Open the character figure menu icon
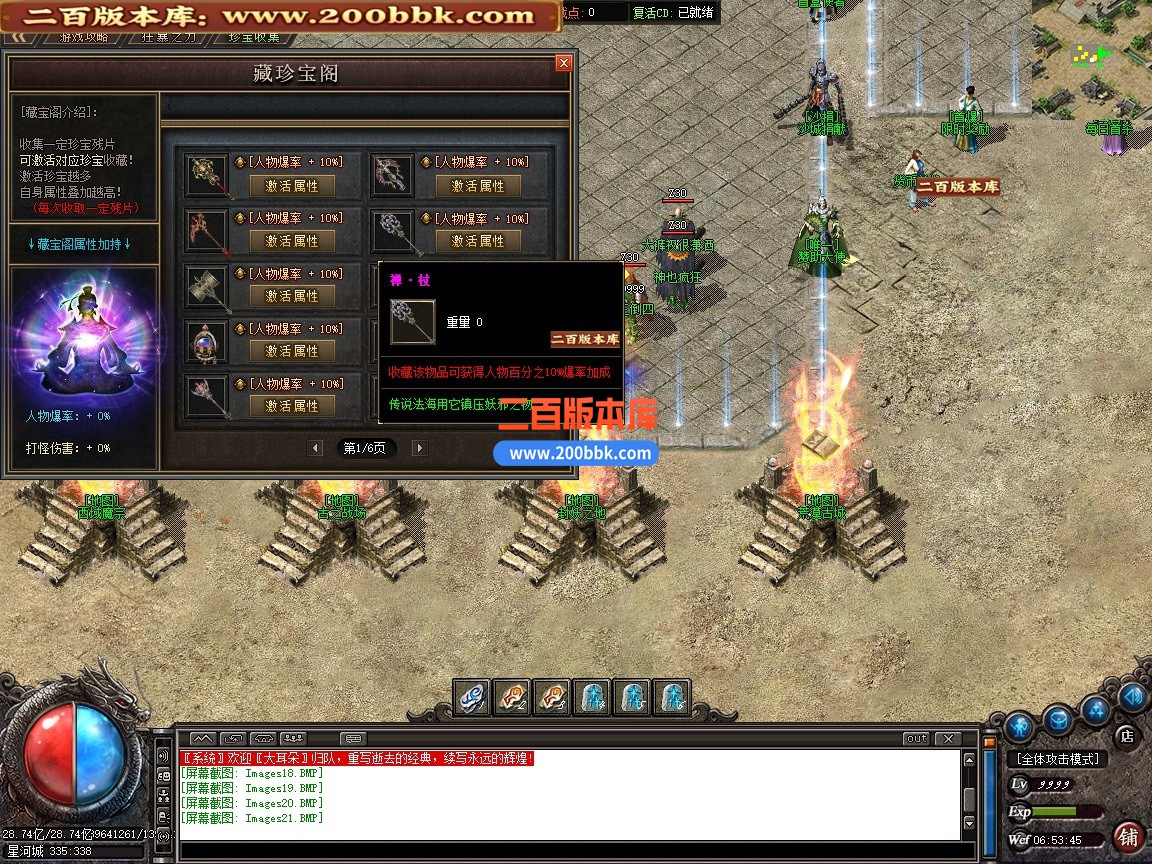Viewport: 1152px width, 864px height. (x=1019, y=725)
